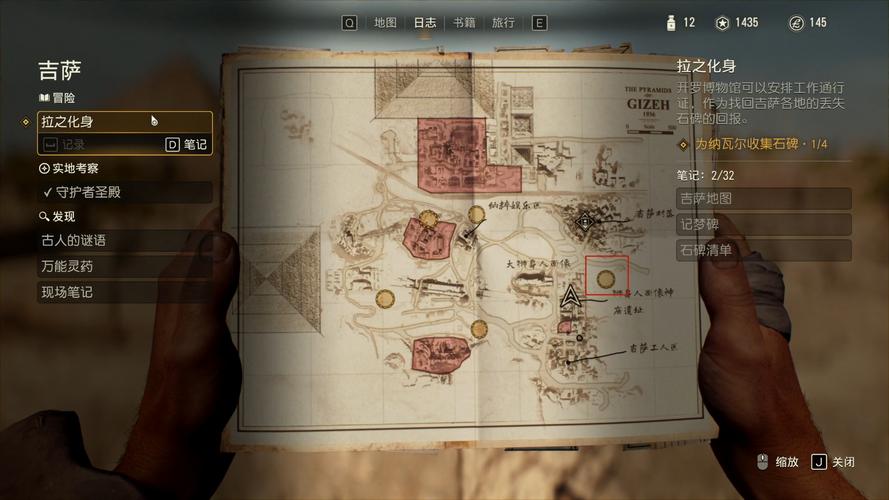Switch to the 地图 tab
This screenshot has height=500, width=889.
(385, 22)
